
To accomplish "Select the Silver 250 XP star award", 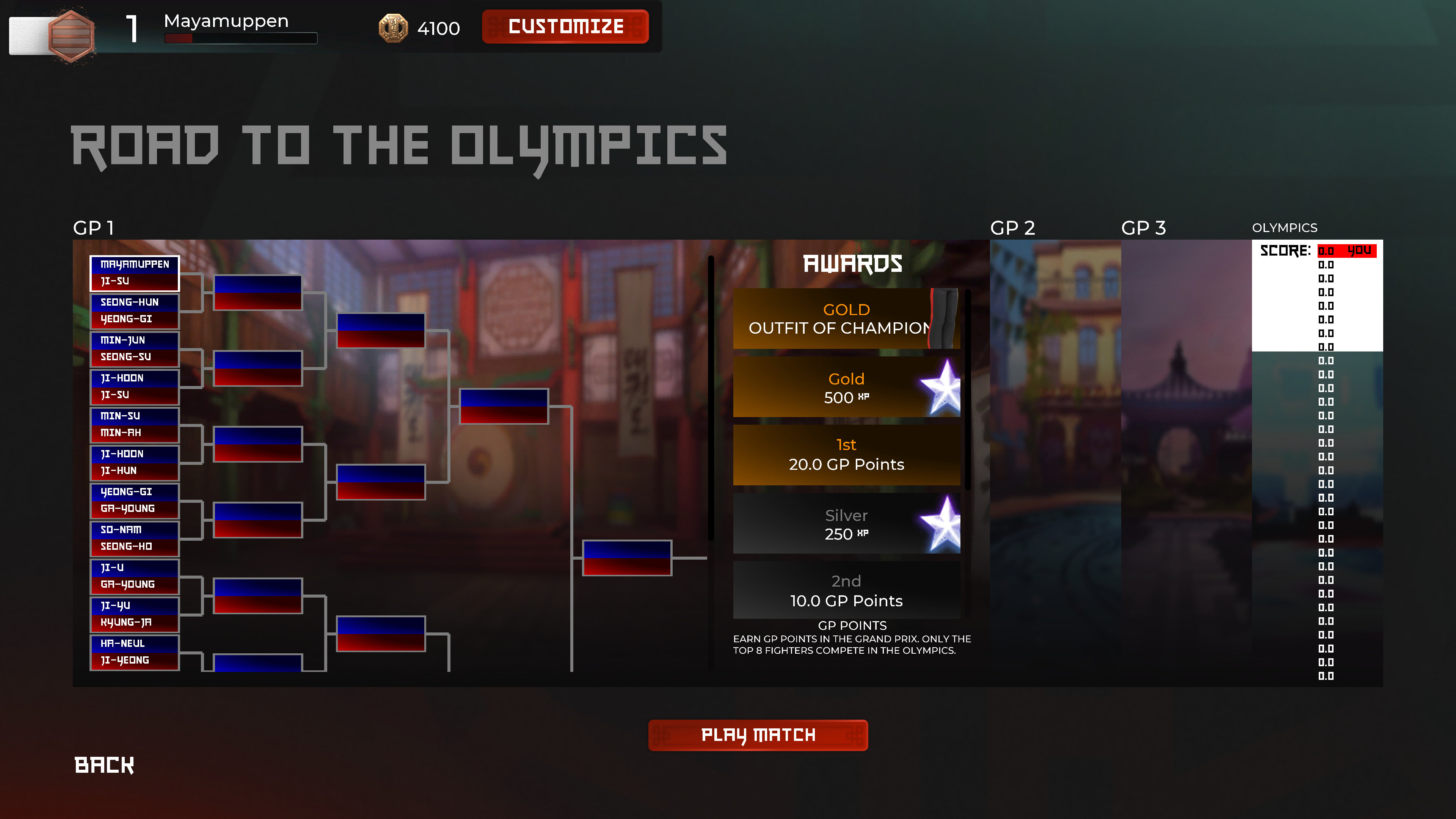I will (846, 523).
